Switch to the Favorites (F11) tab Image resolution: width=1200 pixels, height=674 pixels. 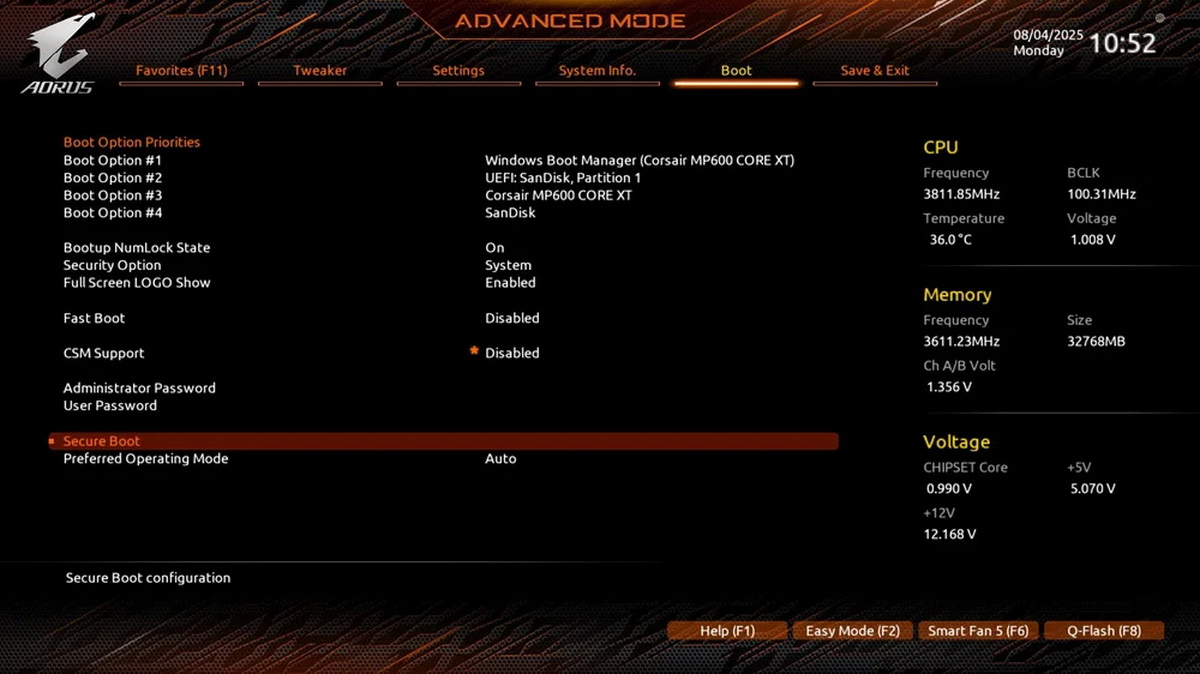tap(181, 71)
